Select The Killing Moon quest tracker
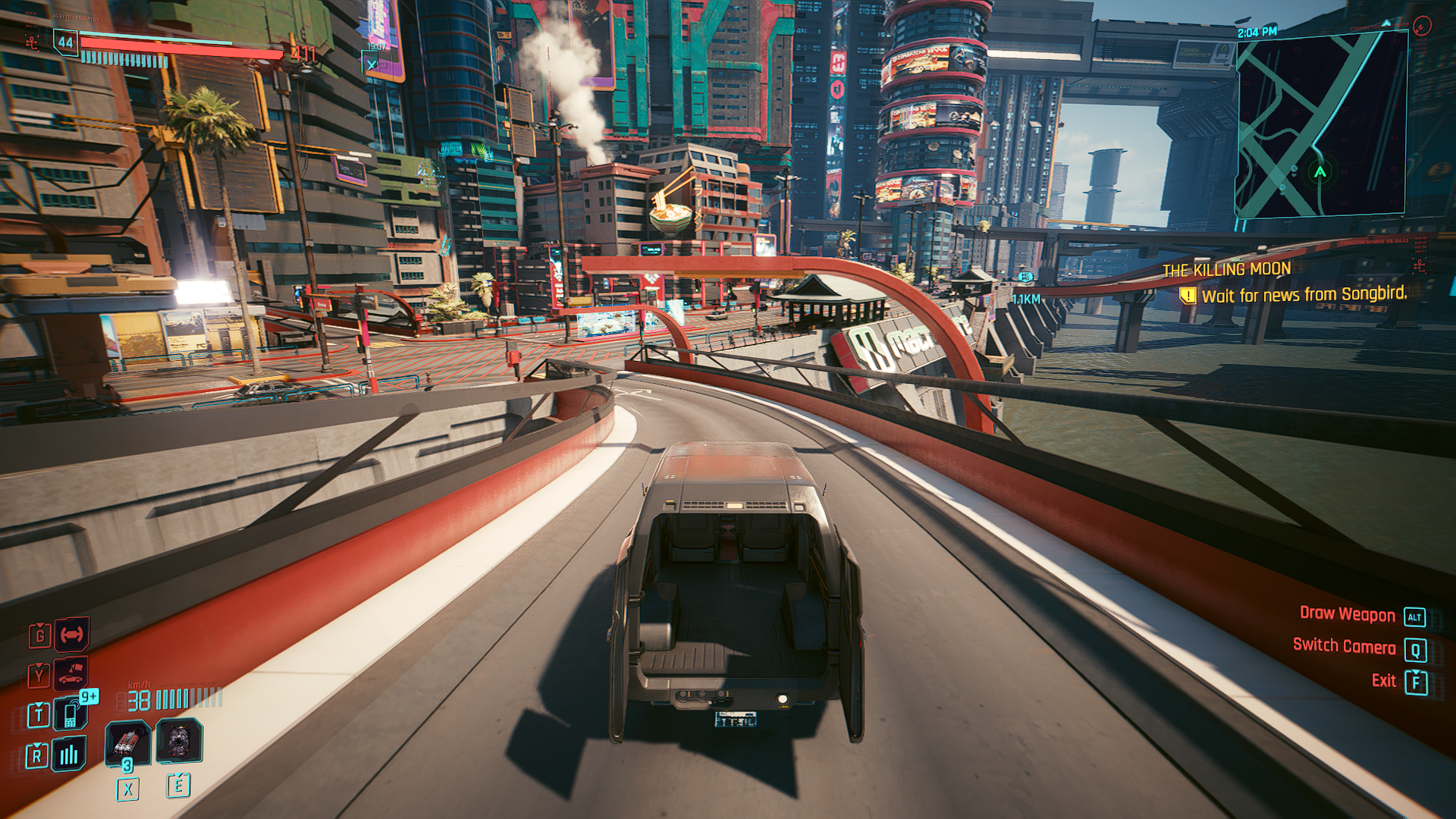Viewport: 1456px width, 819px height. point(1226,269)
